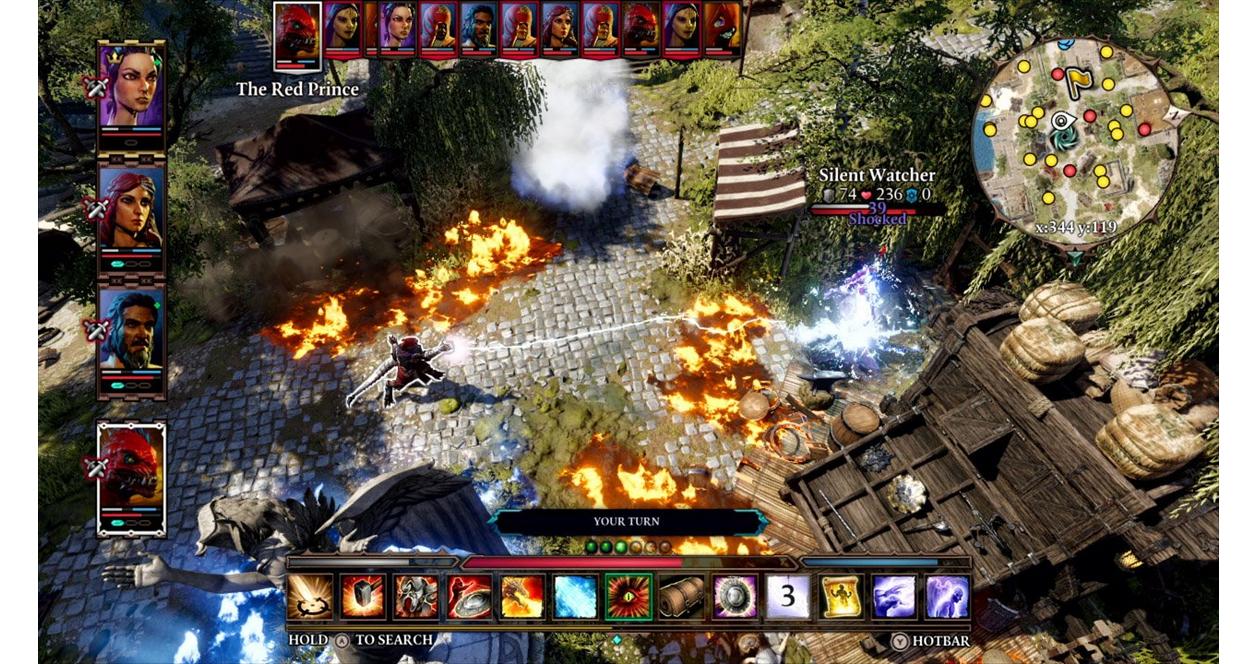Use the shield throw skill
The height and width of the screenshot is (664, 1256).
tap(468, 596)
